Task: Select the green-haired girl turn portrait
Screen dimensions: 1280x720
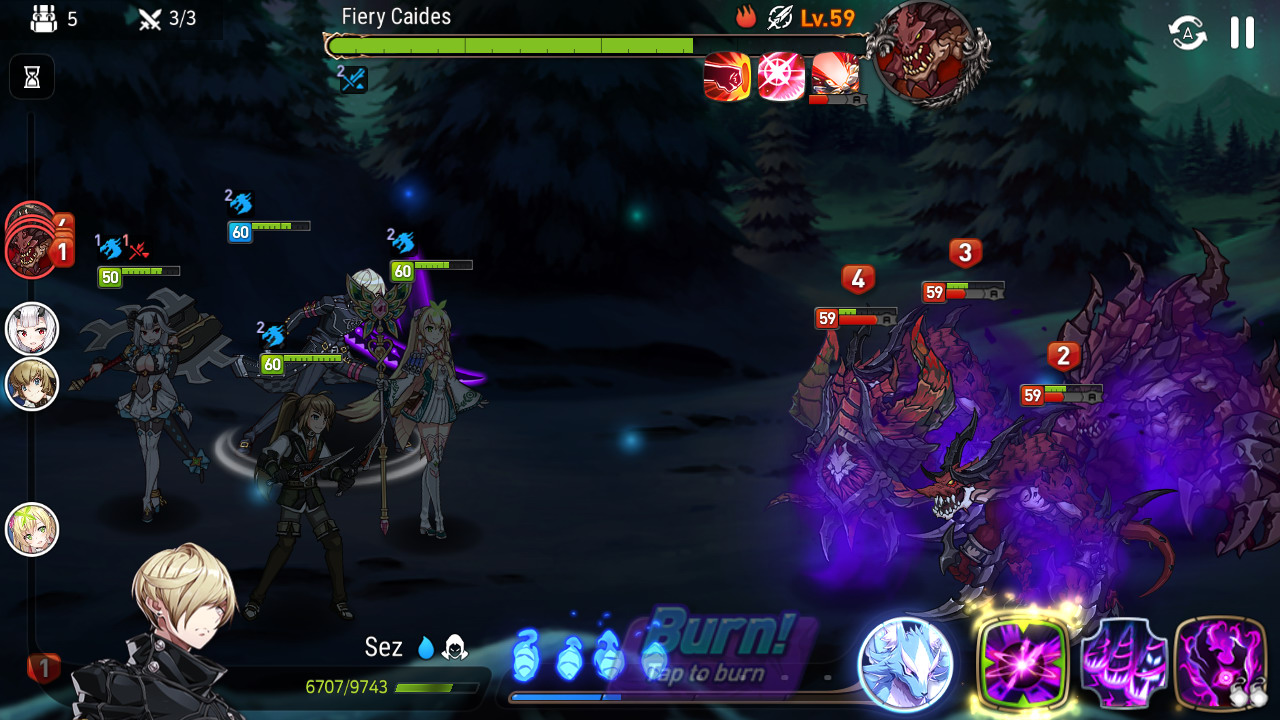Action: tap(33, 529)
